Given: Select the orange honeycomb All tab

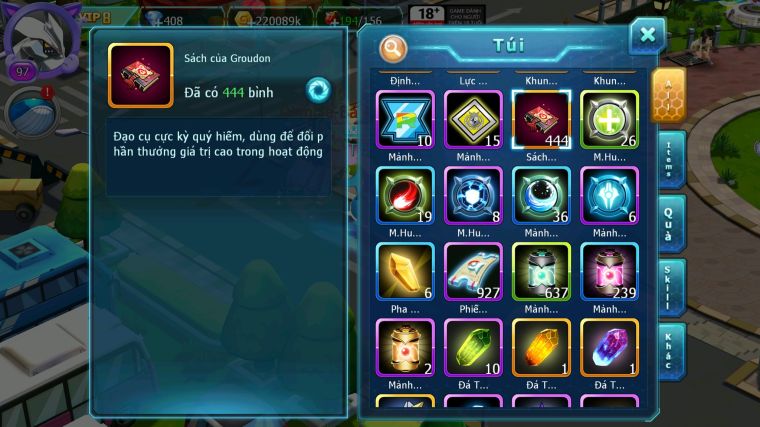Looking at the screenshot, I should click(668, 95).
